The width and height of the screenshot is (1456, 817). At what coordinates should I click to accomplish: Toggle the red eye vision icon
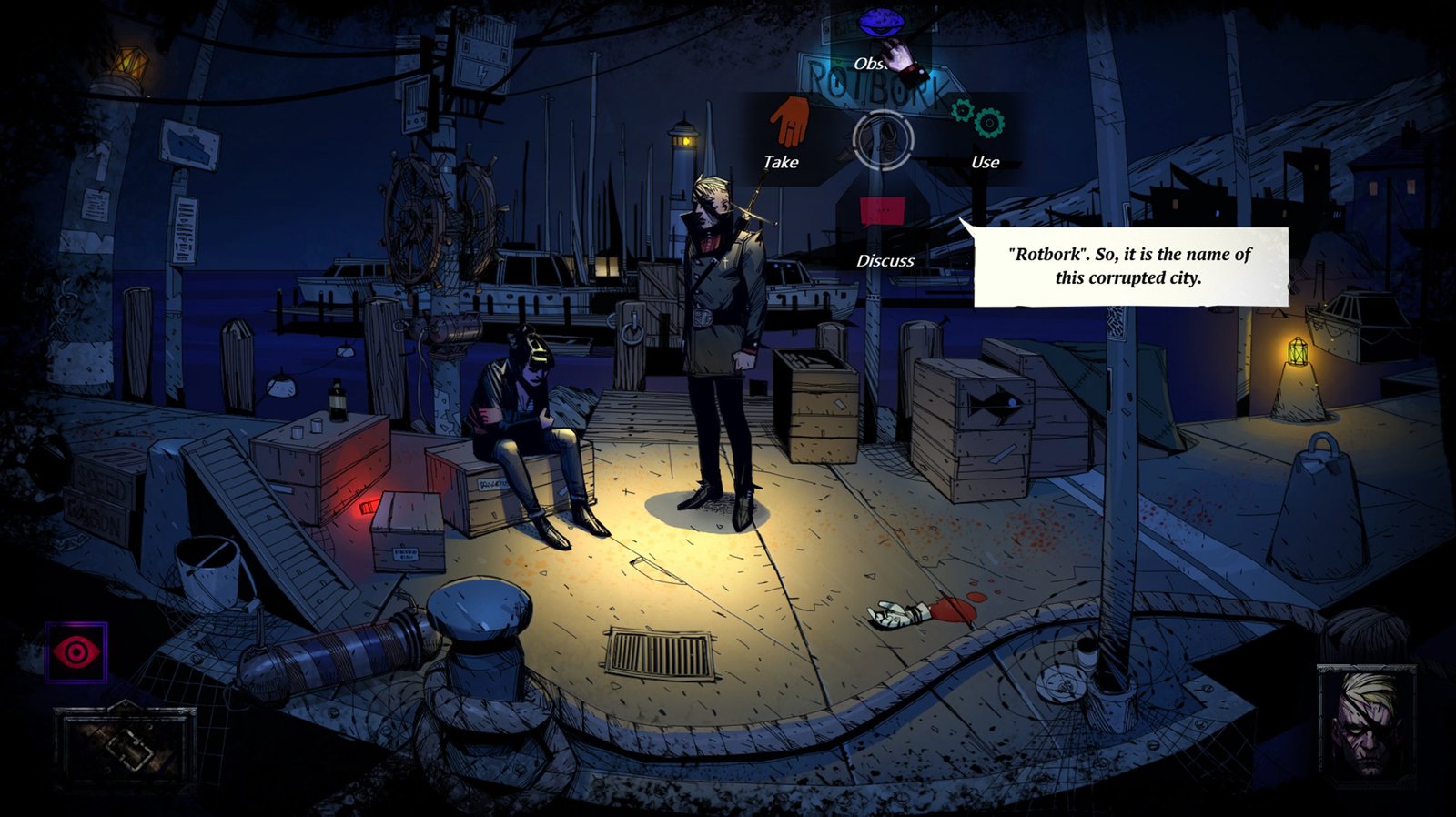coord(76,651)
